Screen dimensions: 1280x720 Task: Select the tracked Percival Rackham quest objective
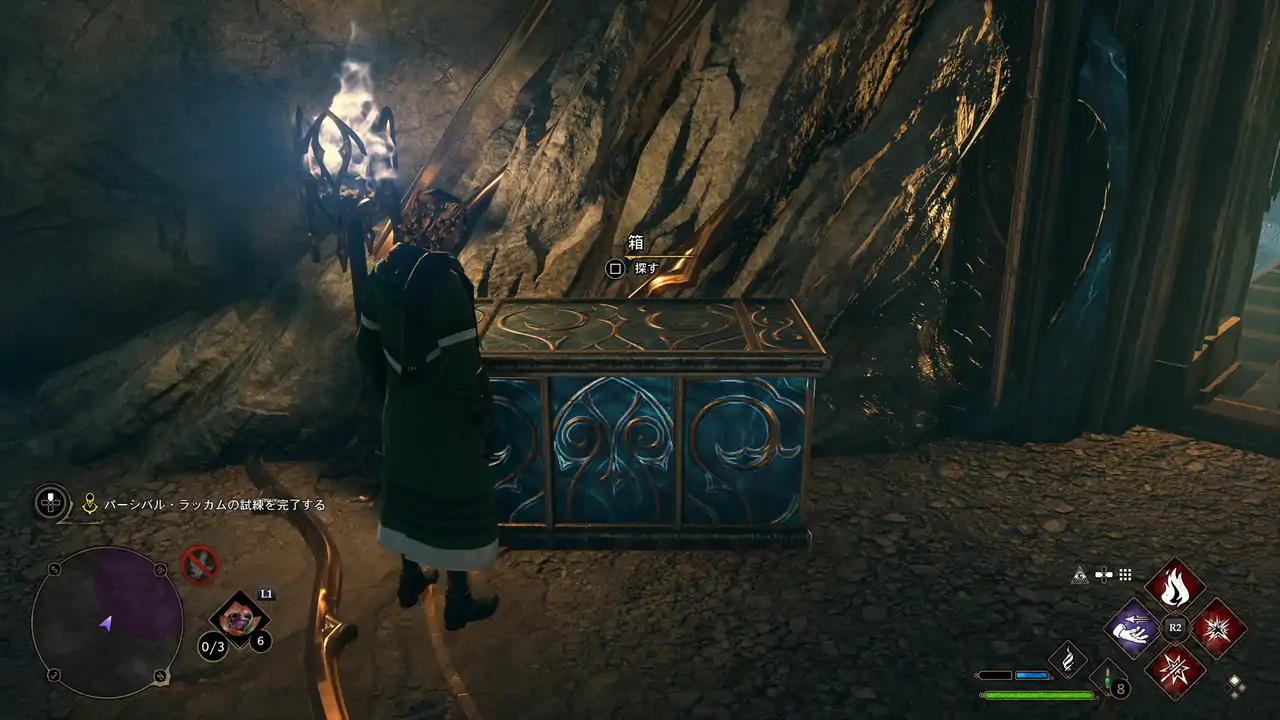point(216,505)
